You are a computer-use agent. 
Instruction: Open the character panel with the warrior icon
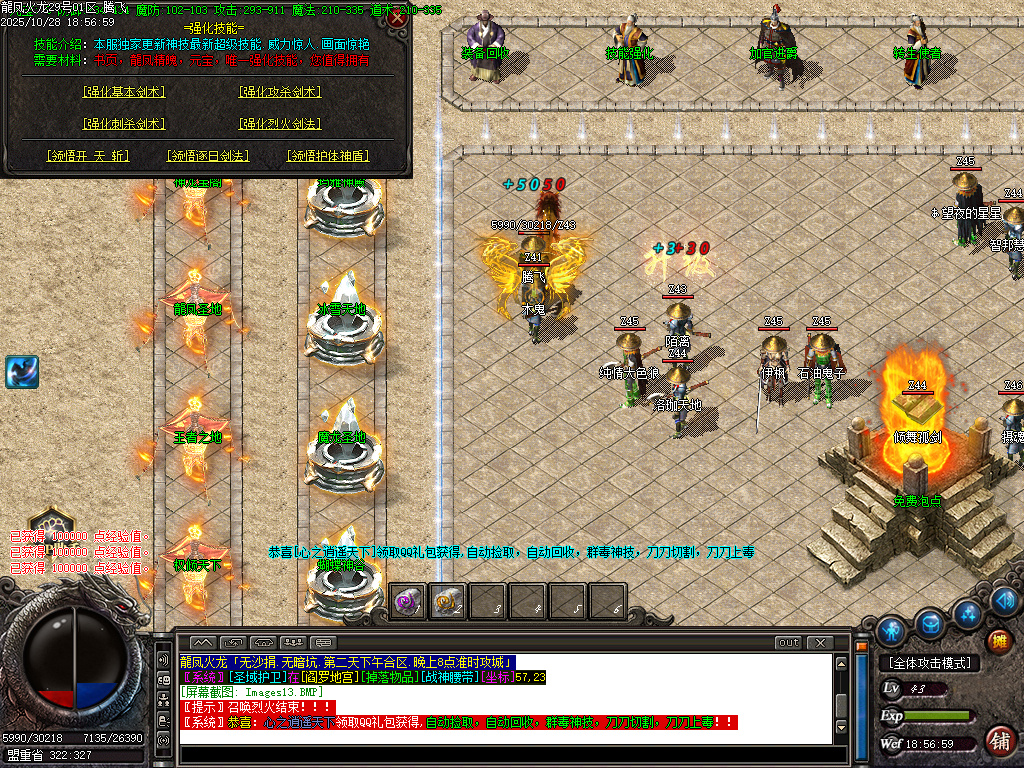(891, 630)
